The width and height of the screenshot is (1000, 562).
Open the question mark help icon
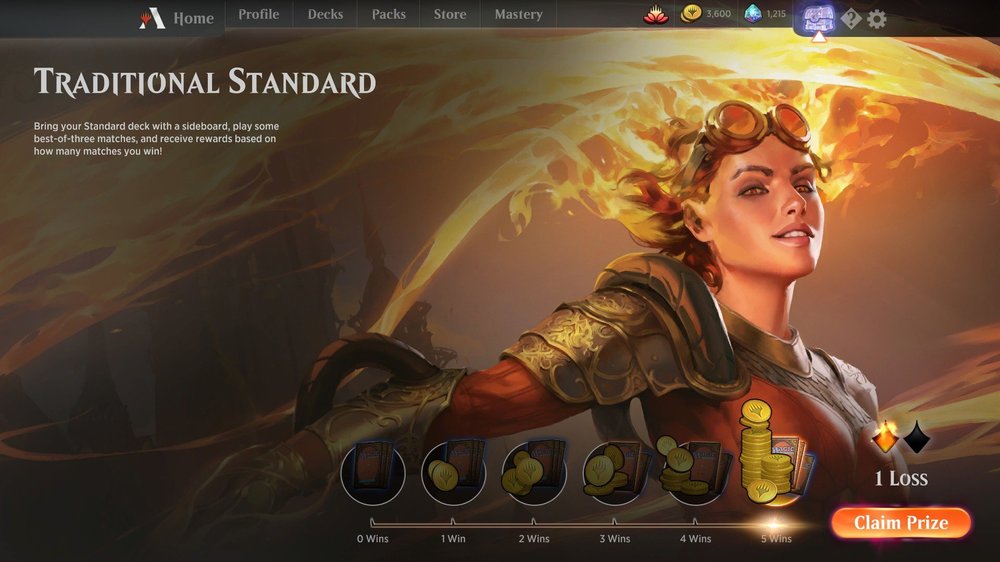tap(851, 19)
